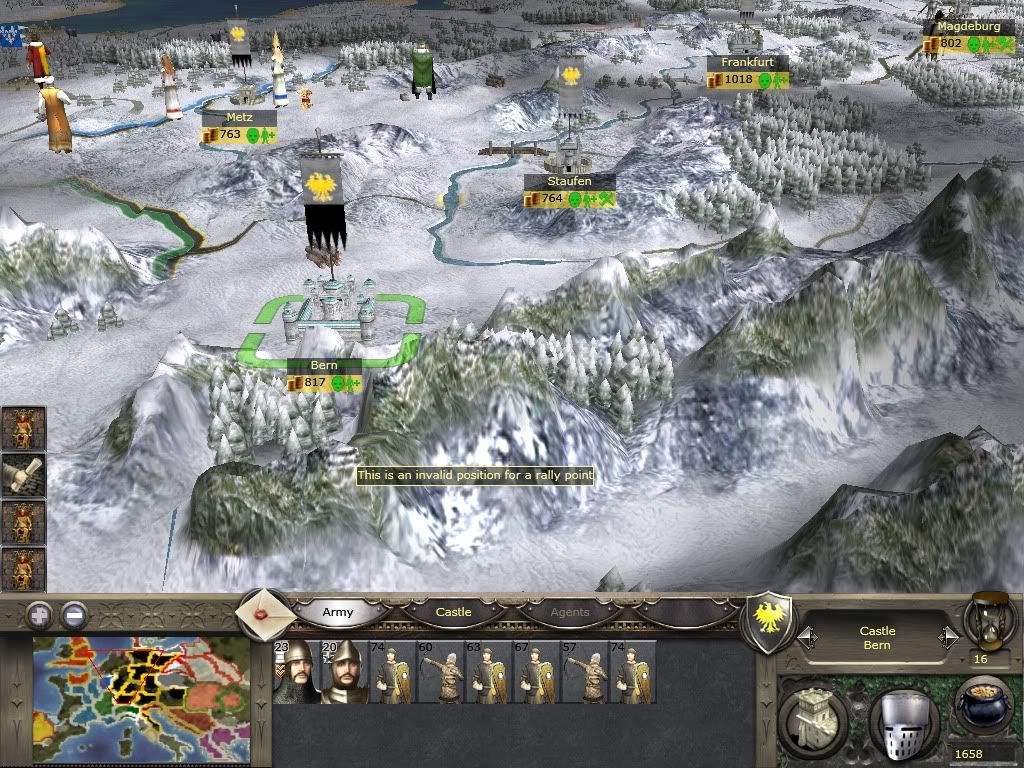The image size is (1024, 768).
Task: Open the Castle tab
Action: tap(453, 612)
